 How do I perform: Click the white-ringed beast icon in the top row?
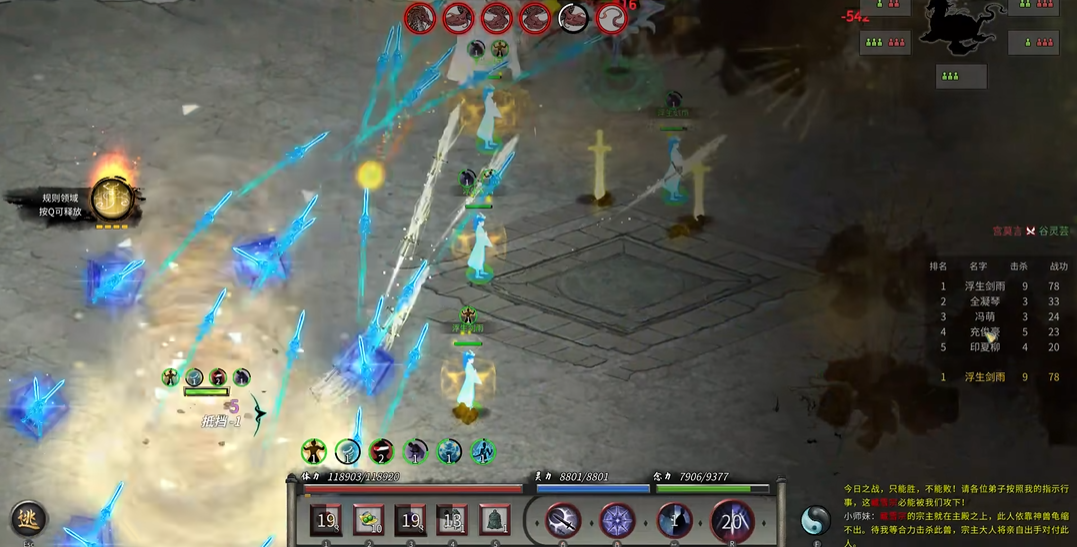click(x=573, y=18)
